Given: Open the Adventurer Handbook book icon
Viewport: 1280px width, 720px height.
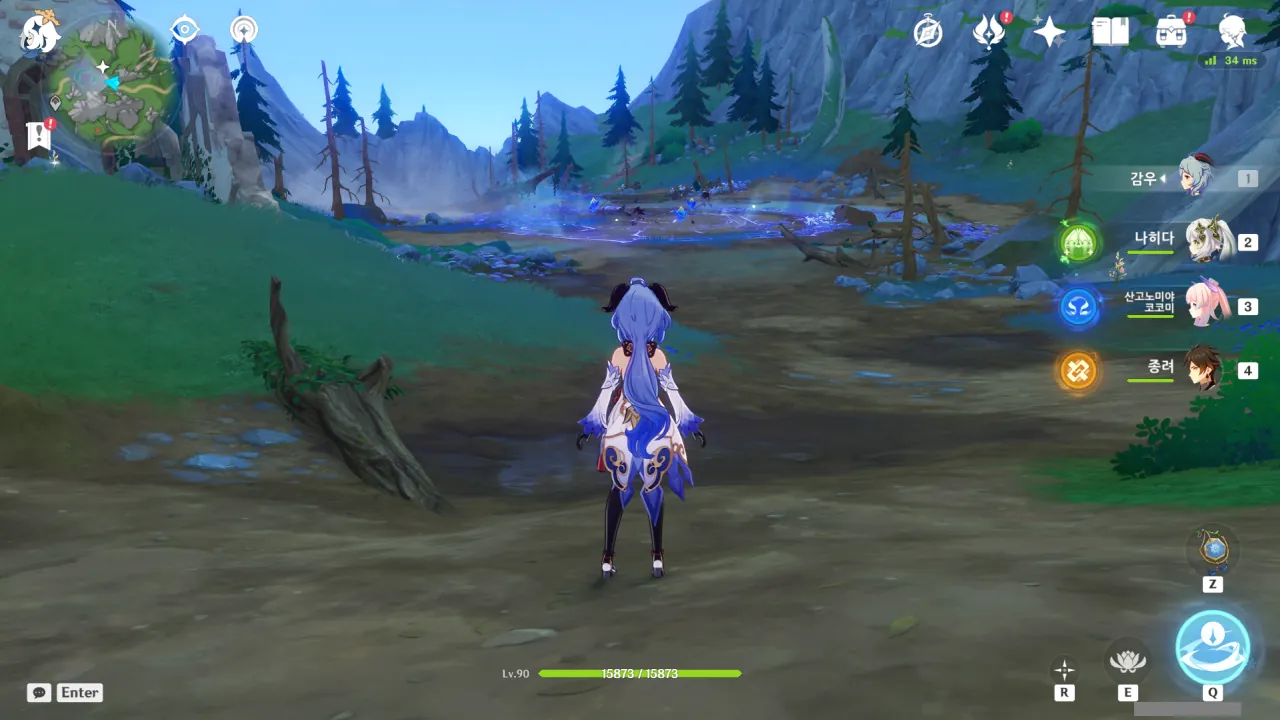Looking at the screenshot, I should point(1110,32).
